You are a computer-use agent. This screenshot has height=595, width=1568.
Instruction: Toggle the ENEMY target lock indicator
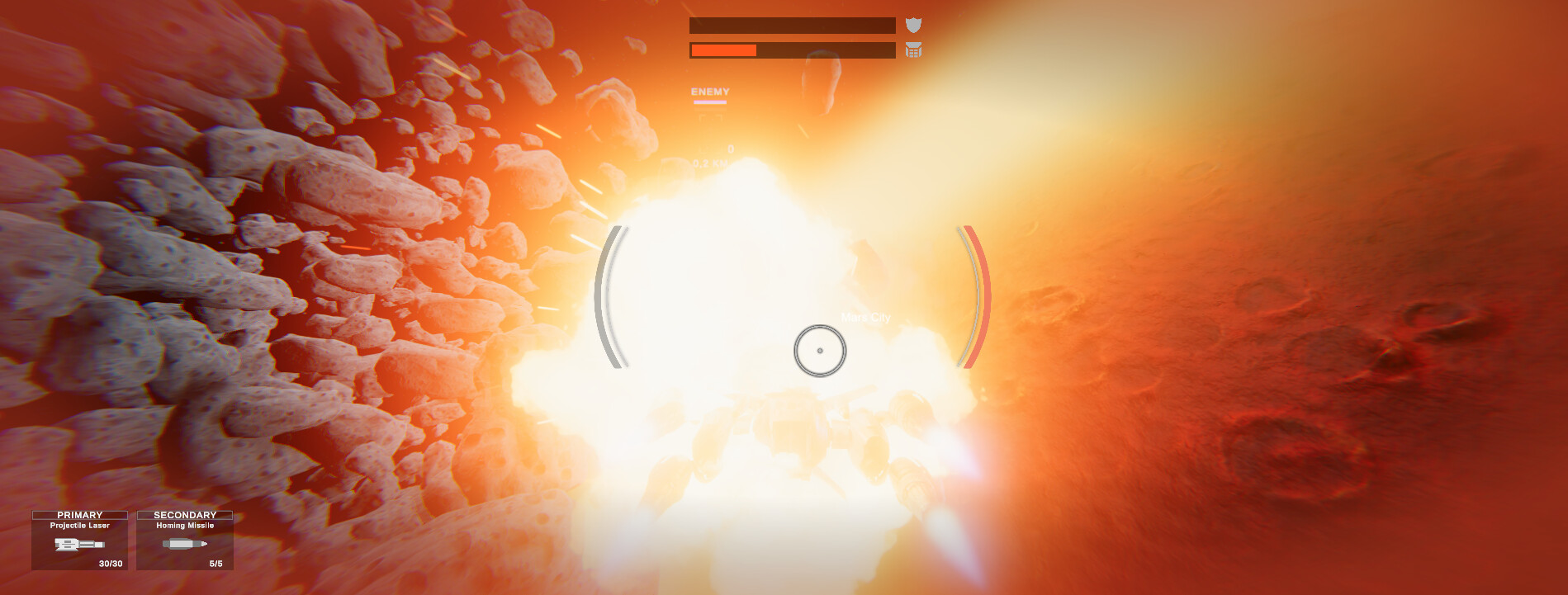(708, 91)
